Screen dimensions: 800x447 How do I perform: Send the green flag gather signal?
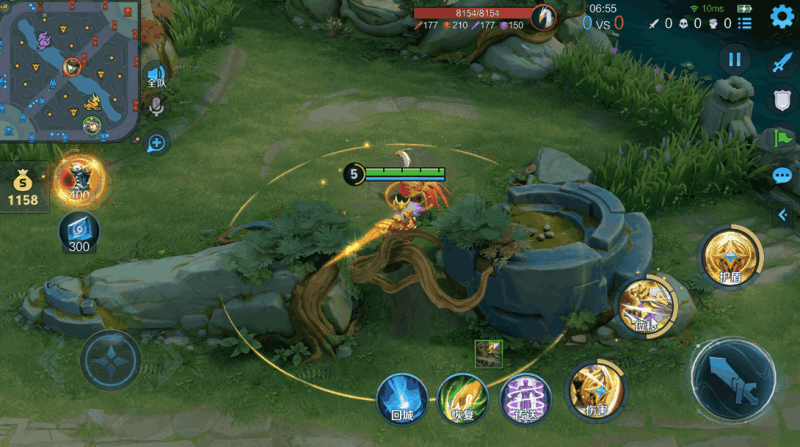pos(782,138)
